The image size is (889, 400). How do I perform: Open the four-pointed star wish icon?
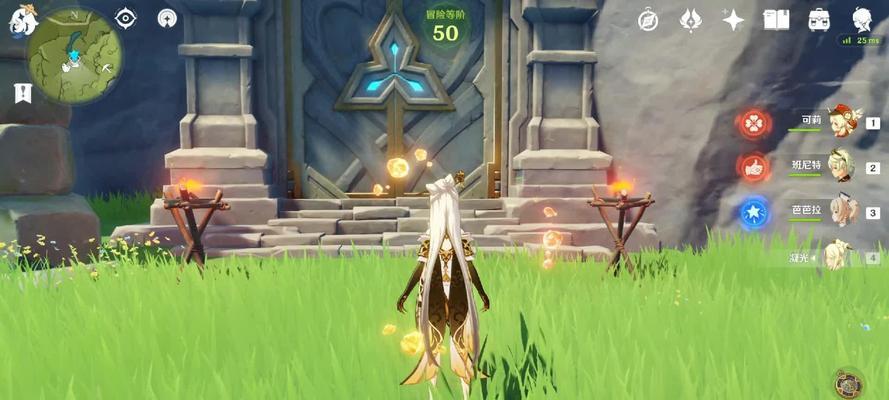734,19
